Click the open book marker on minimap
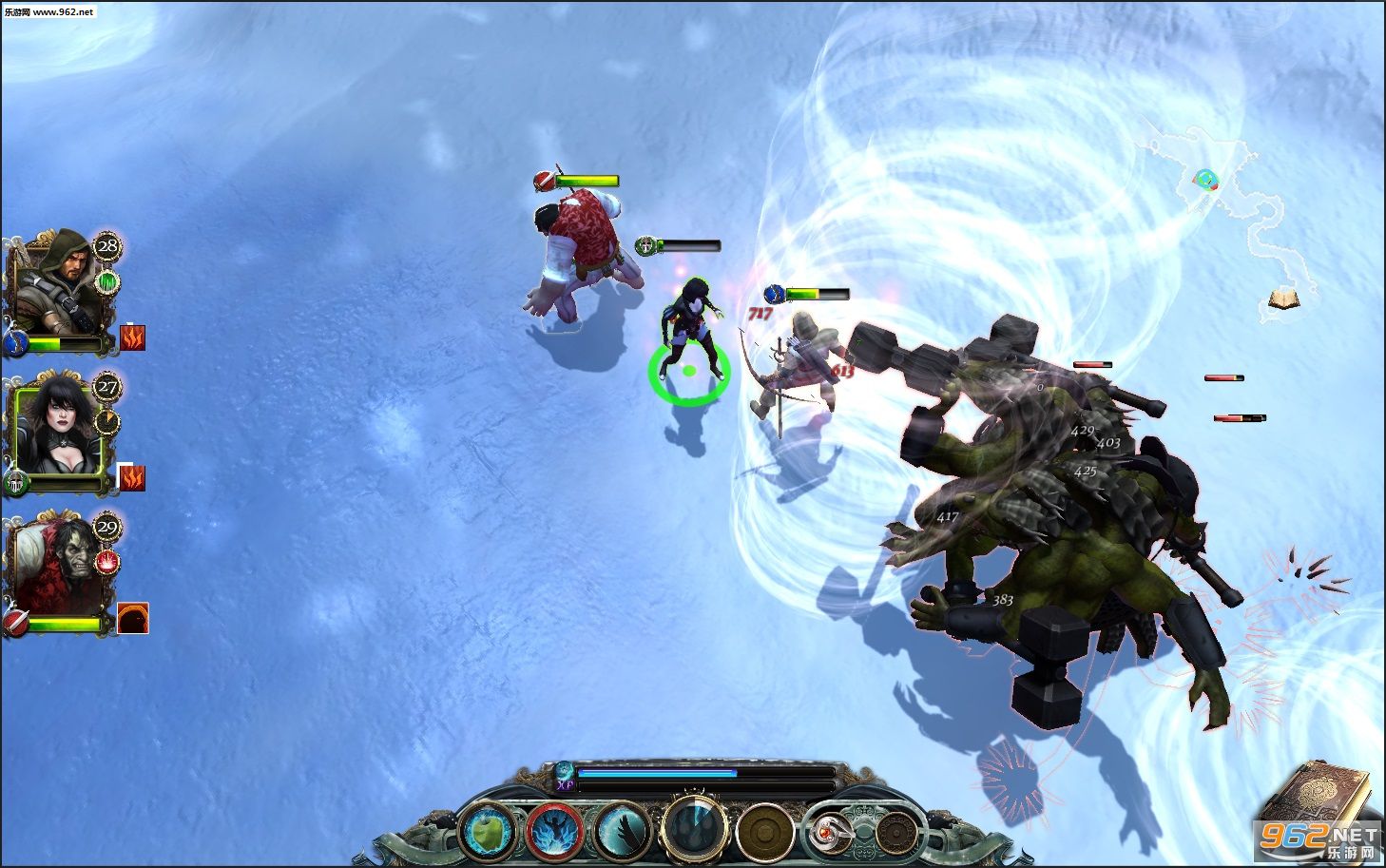1386x868 pixels. point(1284,300)
